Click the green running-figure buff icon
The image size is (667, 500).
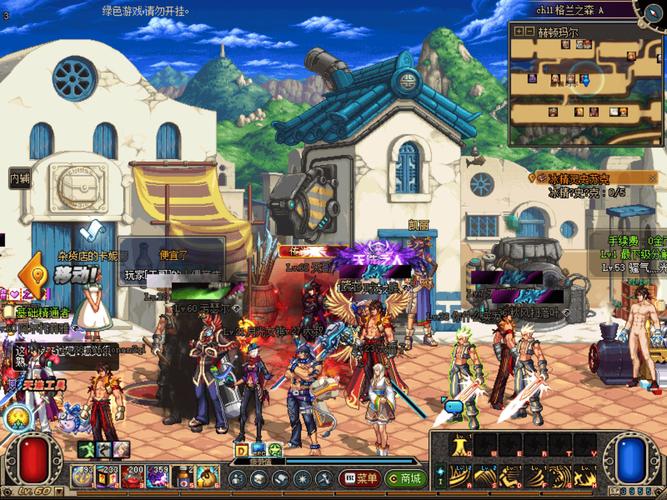coord(88,450)
